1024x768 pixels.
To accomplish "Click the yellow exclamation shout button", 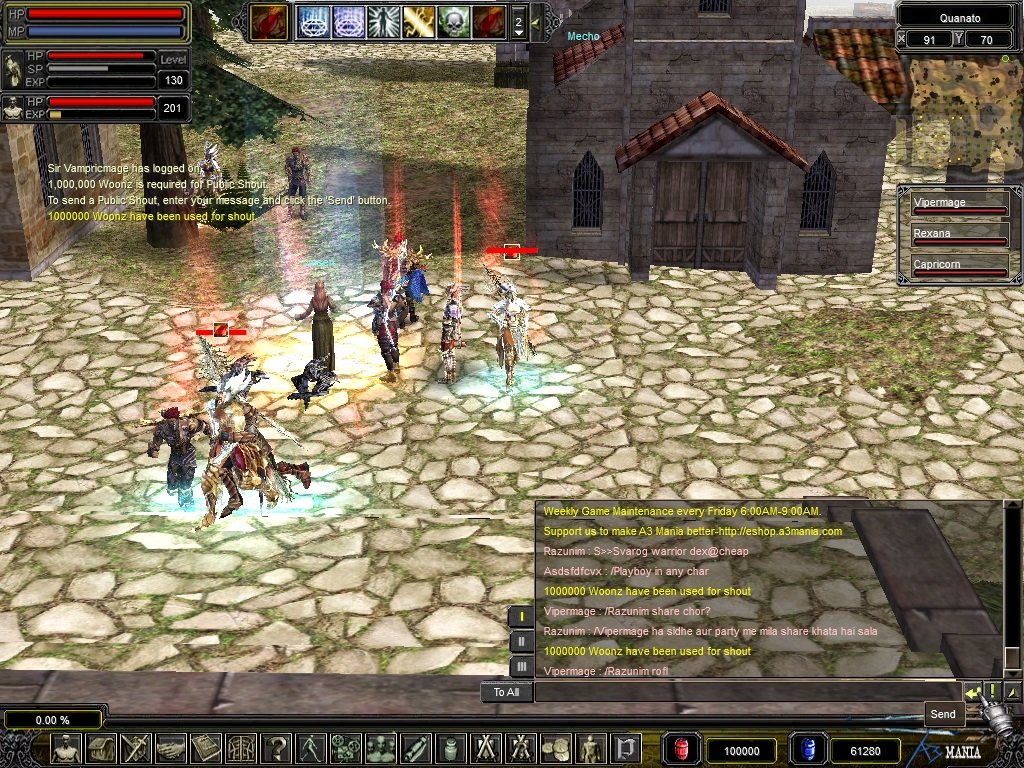I will (x=993, y=692).
